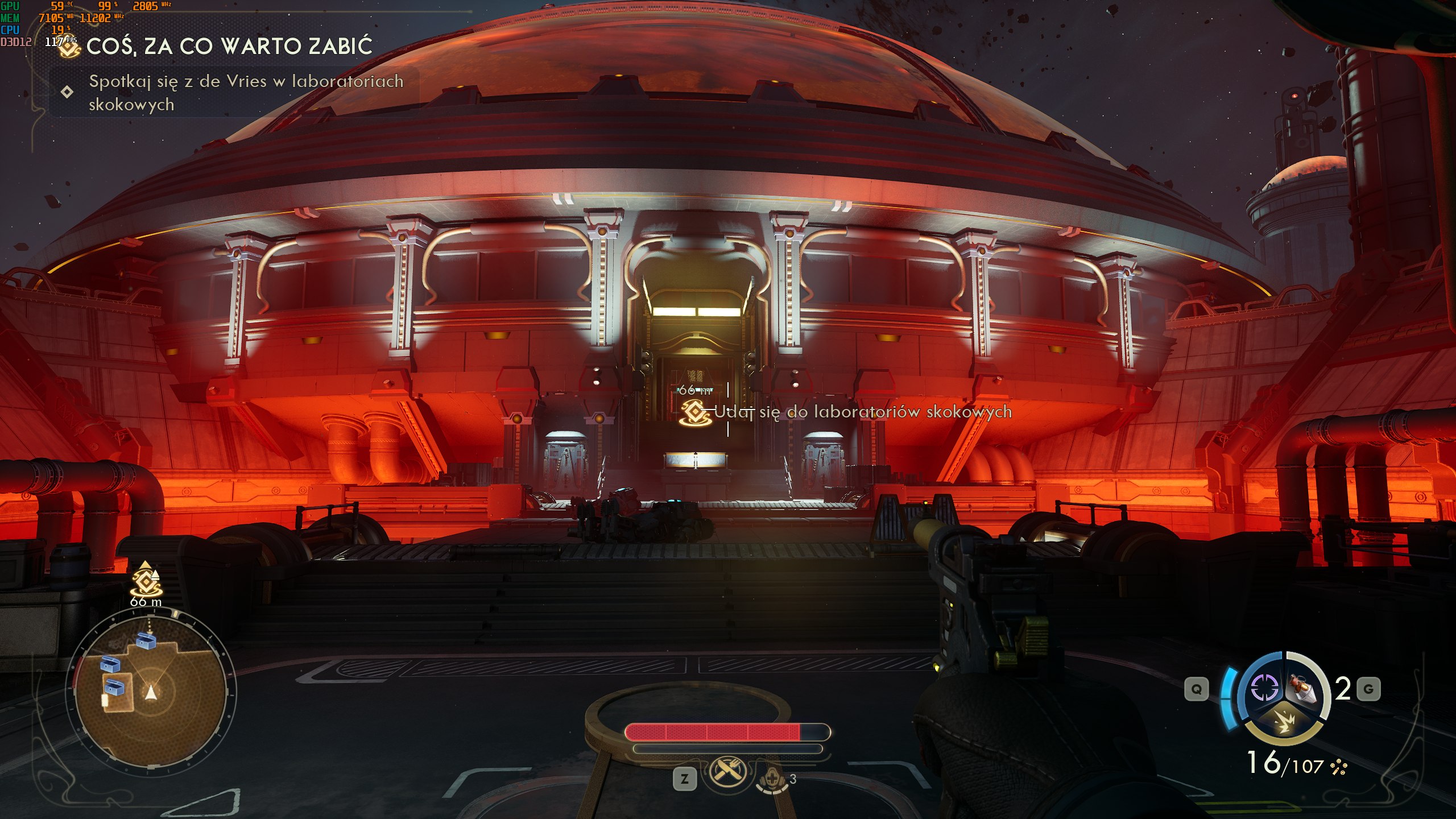Screen dimensions: 1456x819
Task: Click the "Udaj się do laboratoriów skokowych" waypoint marker
Action: 696,411
